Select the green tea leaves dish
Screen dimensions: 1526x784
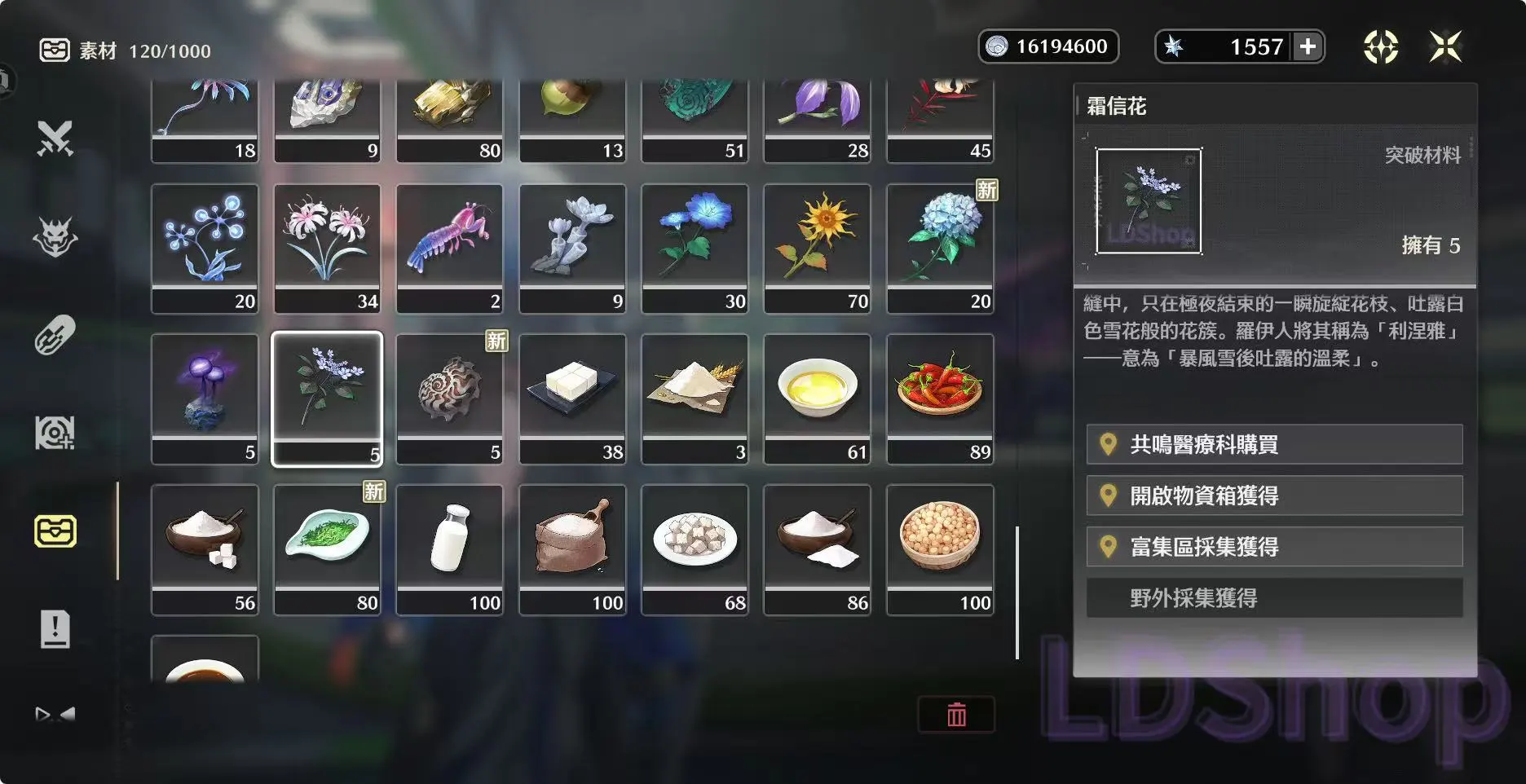click(327, 549)
